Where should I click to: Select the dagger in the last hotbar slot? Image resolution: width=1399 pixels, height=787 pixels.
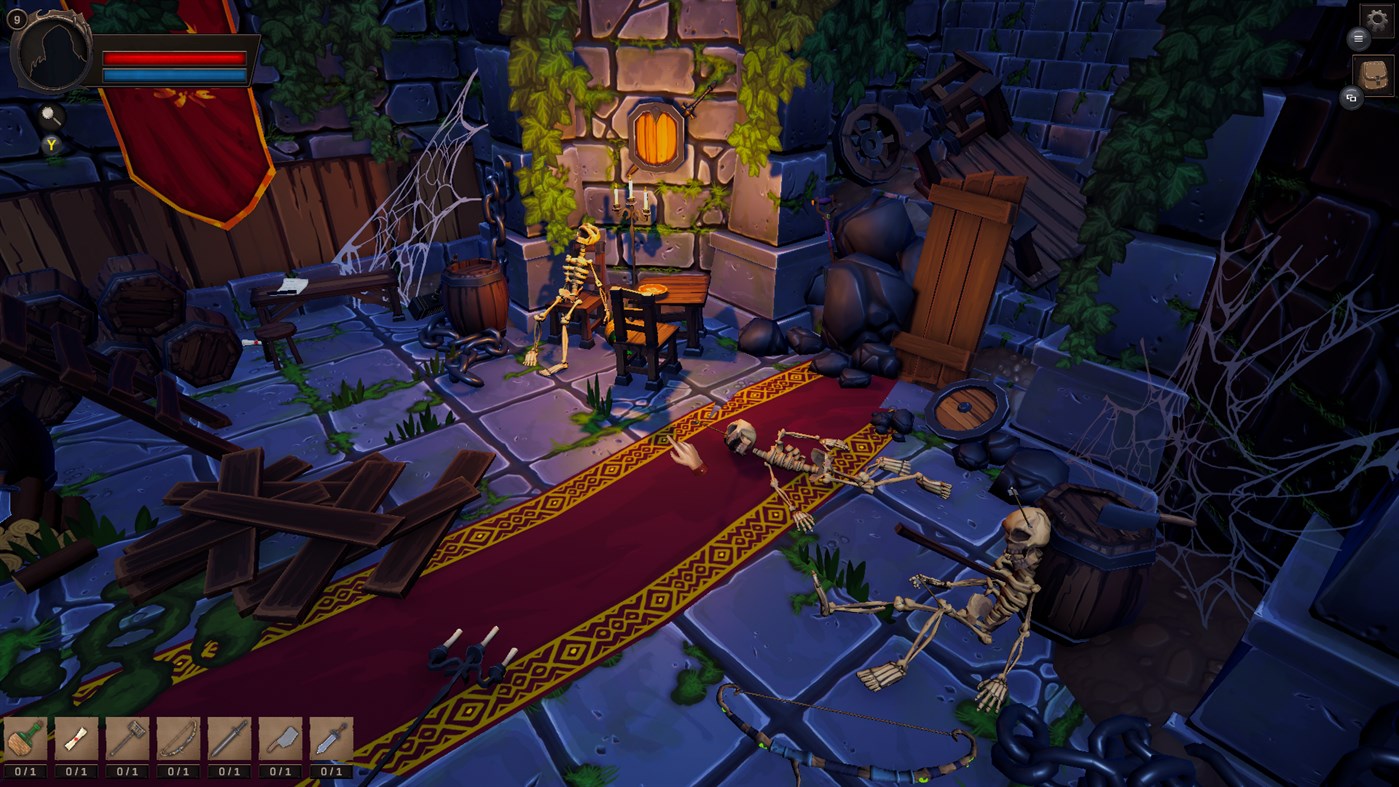click(332, 740)
